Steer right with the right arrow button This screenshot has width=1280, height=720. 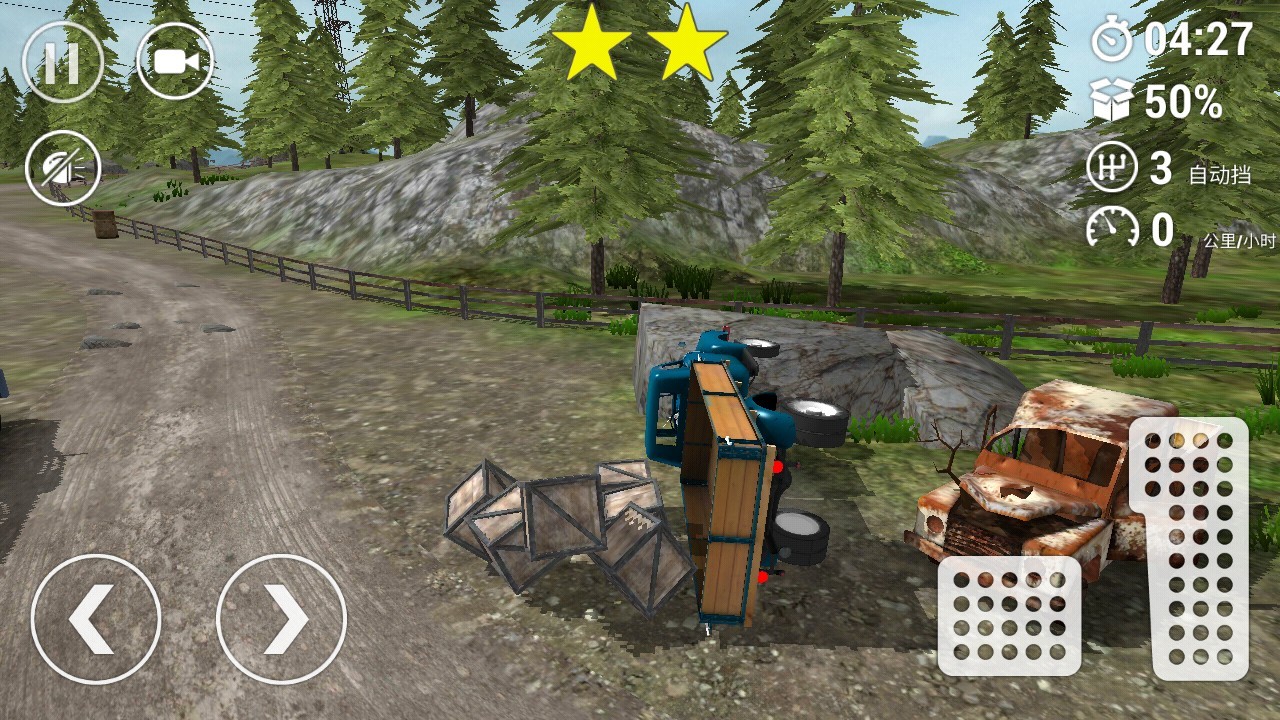click(x=281, y=619)
